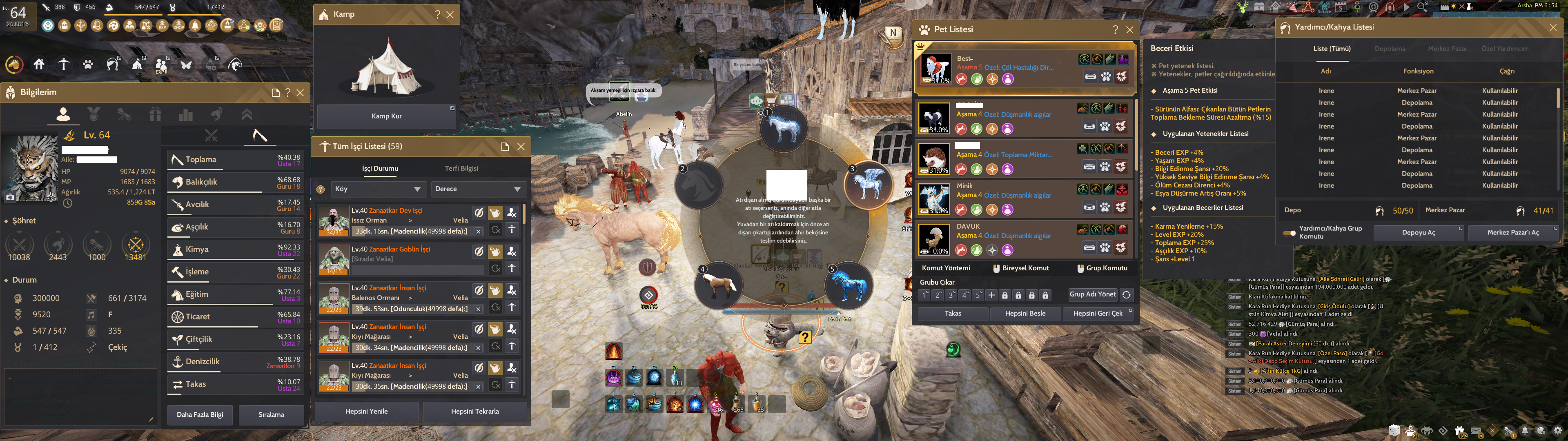Click the Kamp Kur button
The width and height of the screenshot is (1568, 441).
point(387,116)
